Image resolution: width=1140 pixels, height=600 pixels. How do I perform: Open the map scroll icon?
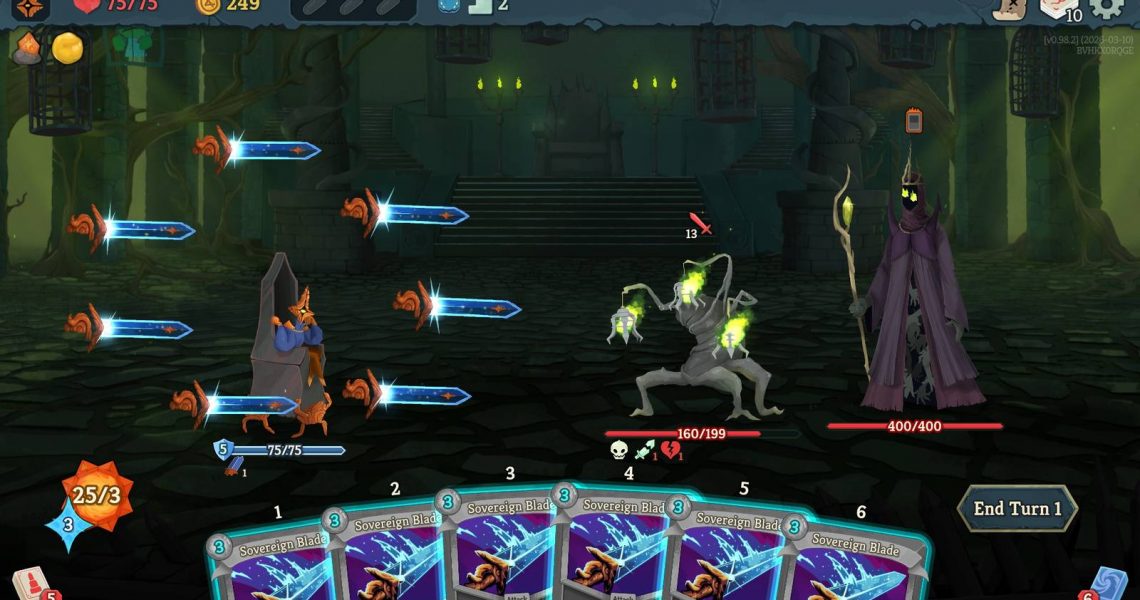1010,8
